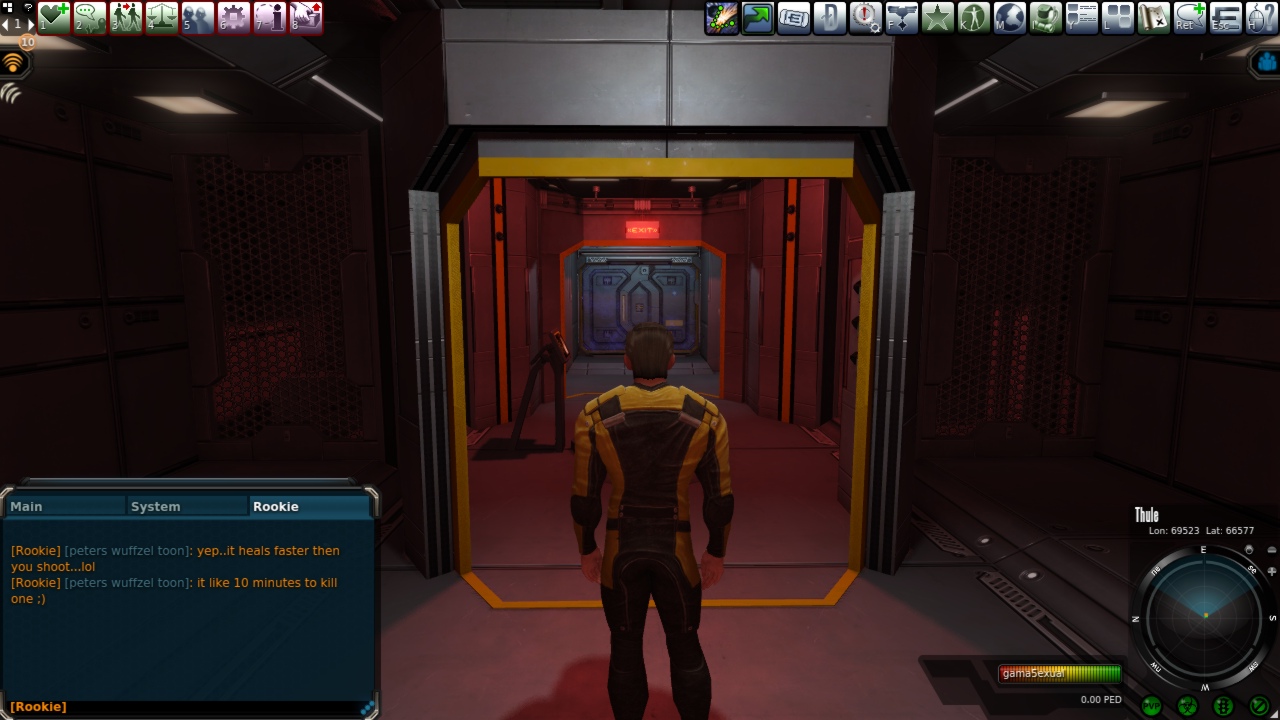Click the scales icon in slot 4
Image resolution: width=1280 pixels, height=720 pixels.
[162, 17]
